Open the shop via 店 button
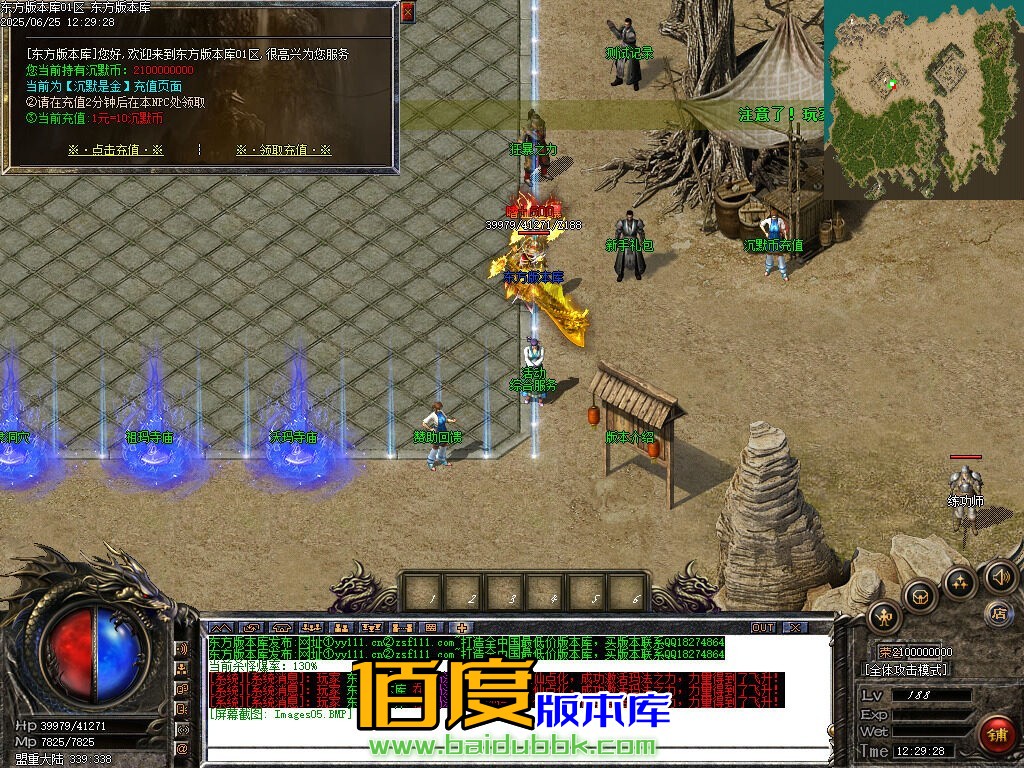The width and height of the screenshot is (1024, 768). pyautogui.click(x=996, y=612)
